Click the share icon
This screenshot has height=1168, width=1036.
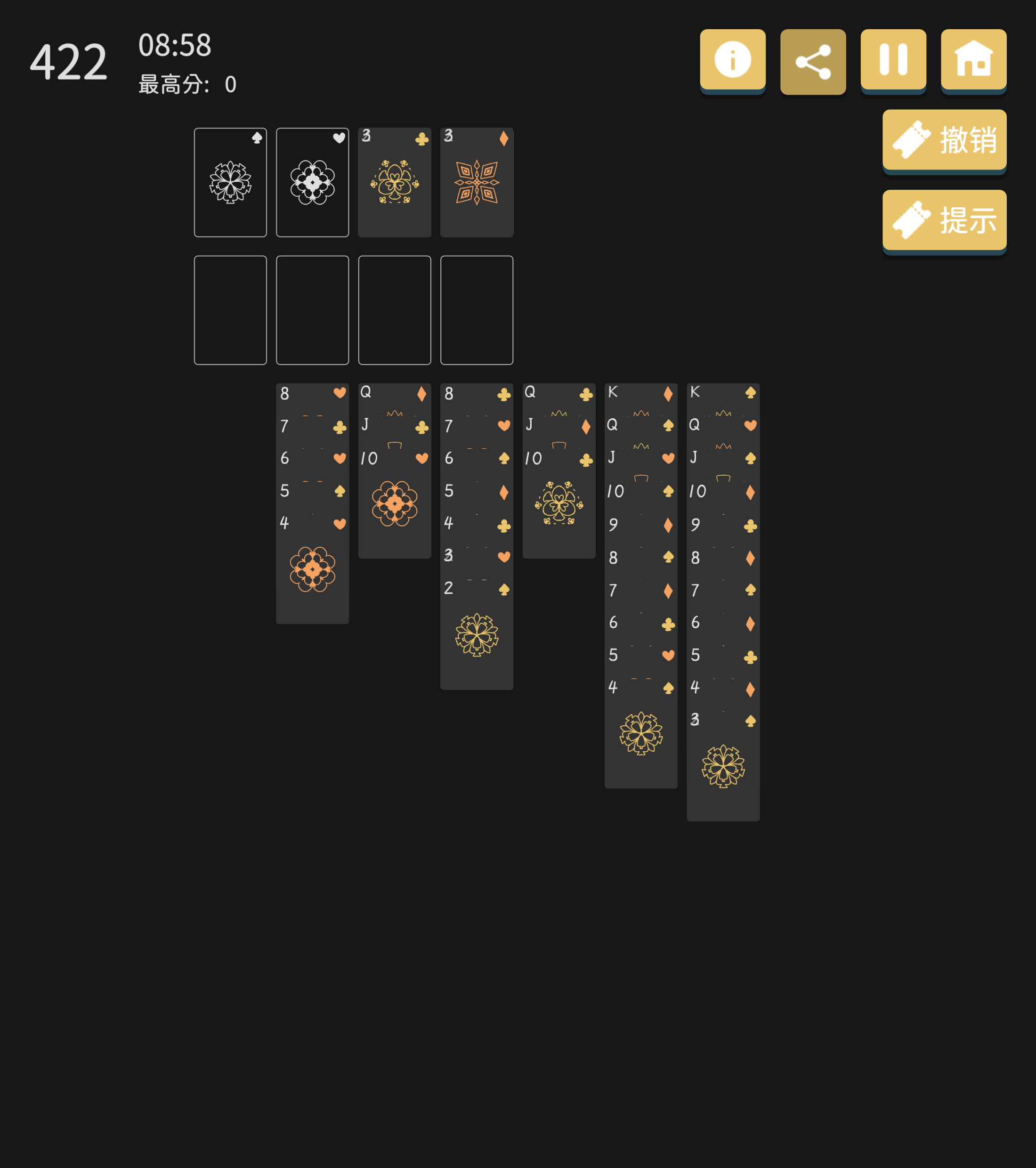point(814,60)
